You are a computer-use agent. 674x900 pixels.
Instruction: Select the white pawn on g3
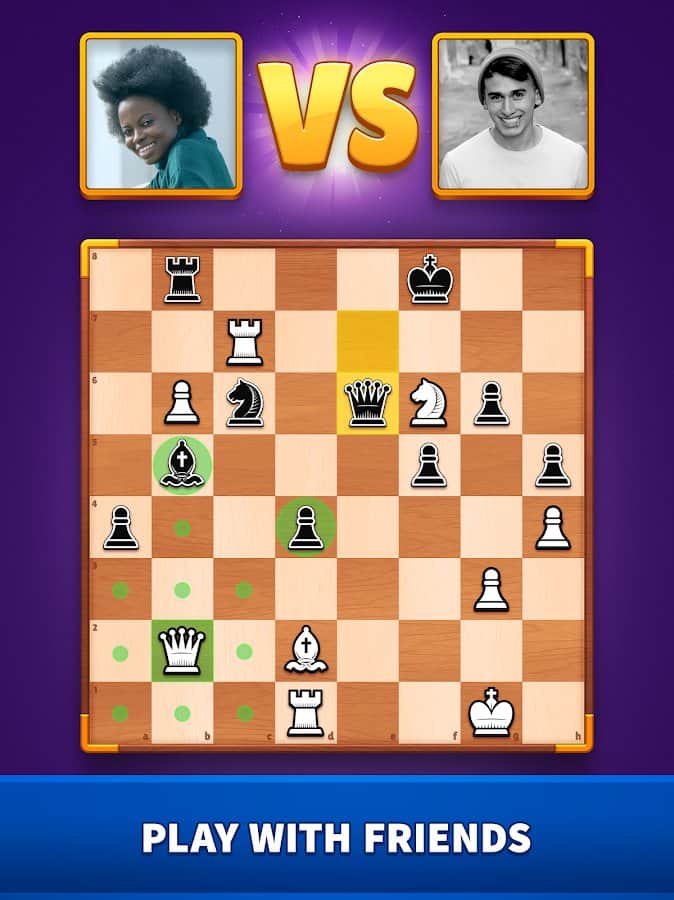[x=492, y=590]
